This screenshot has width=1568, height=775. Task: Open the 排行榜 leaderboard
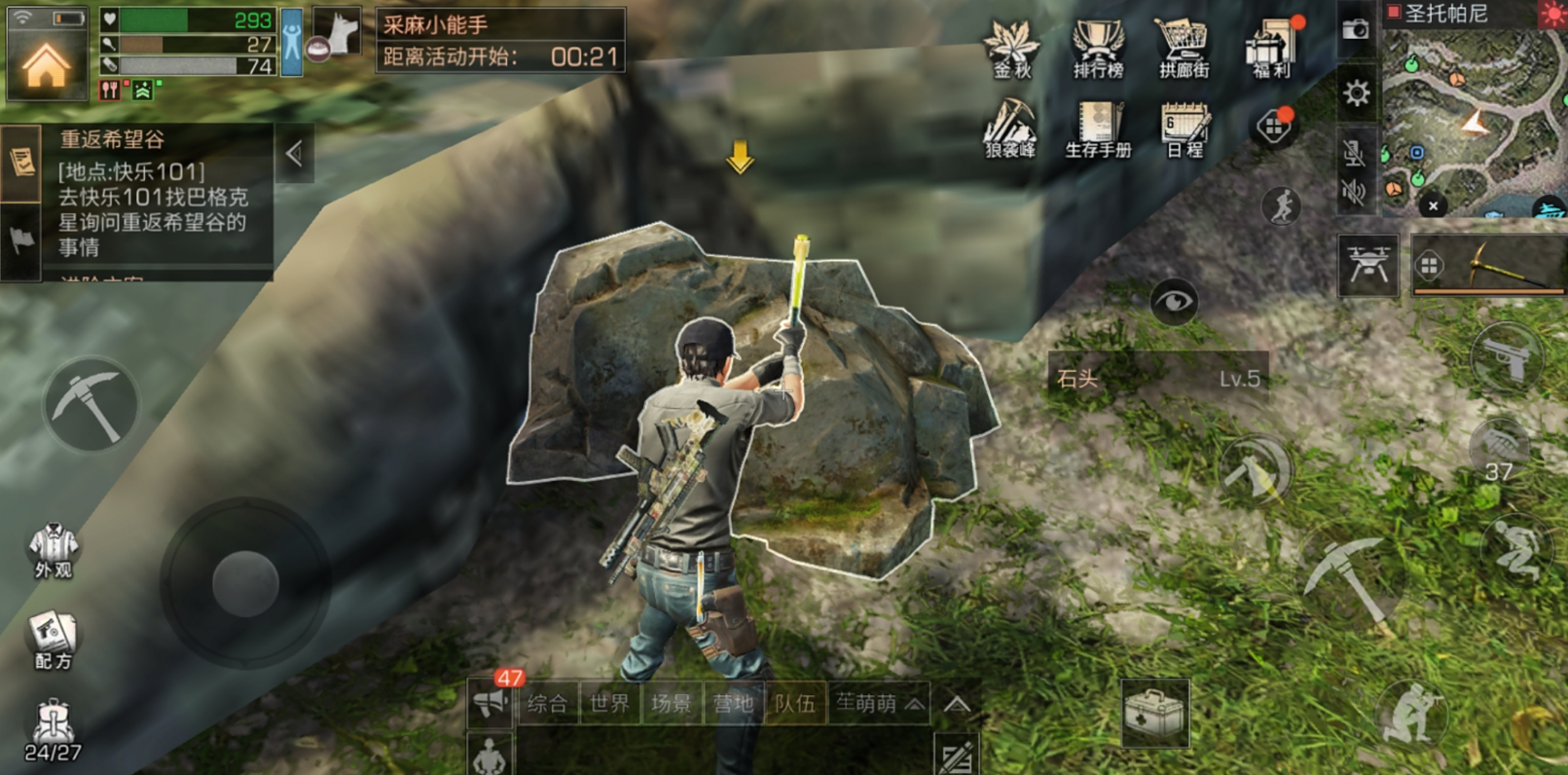(1097, 48)
